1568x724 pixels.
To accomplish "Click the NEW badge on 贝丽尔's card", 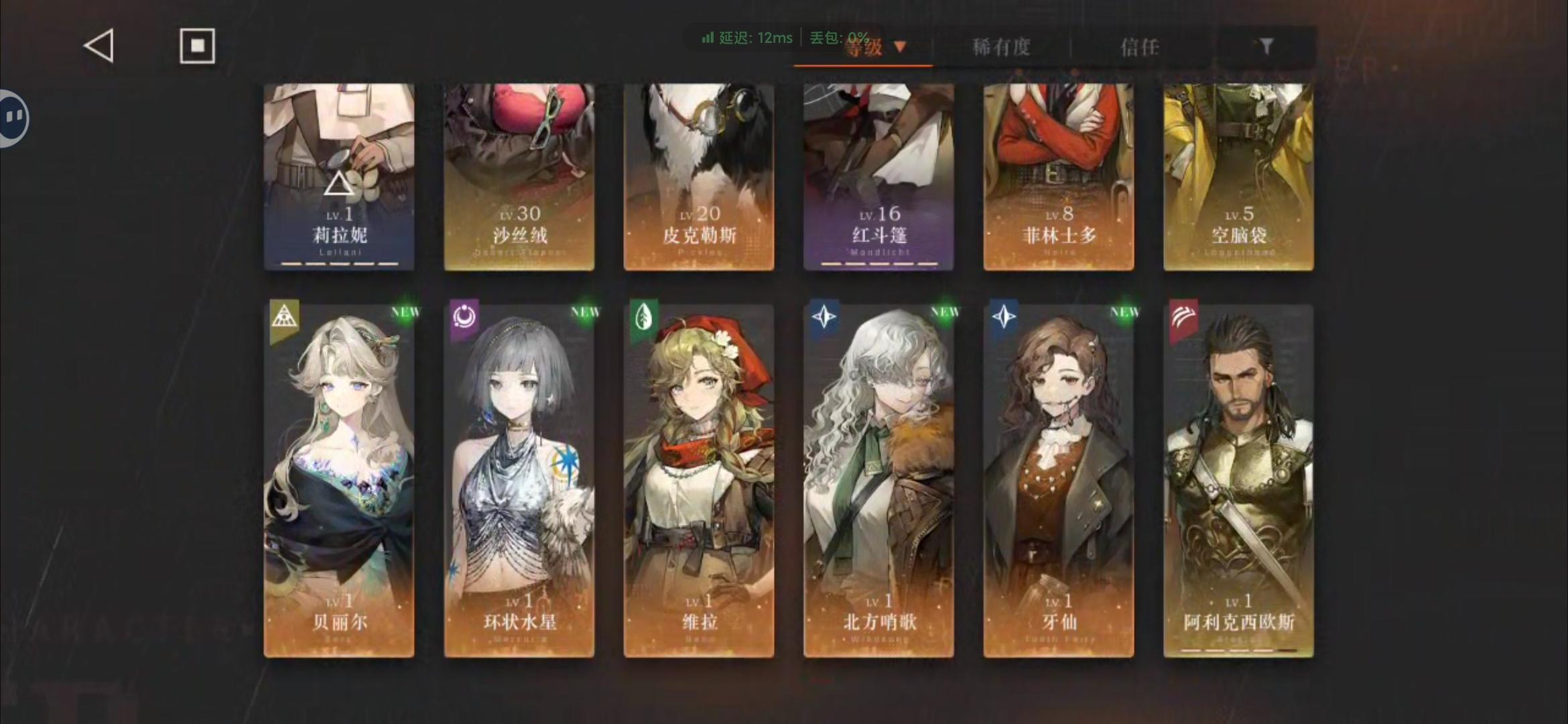I will [x=405, y=312].
